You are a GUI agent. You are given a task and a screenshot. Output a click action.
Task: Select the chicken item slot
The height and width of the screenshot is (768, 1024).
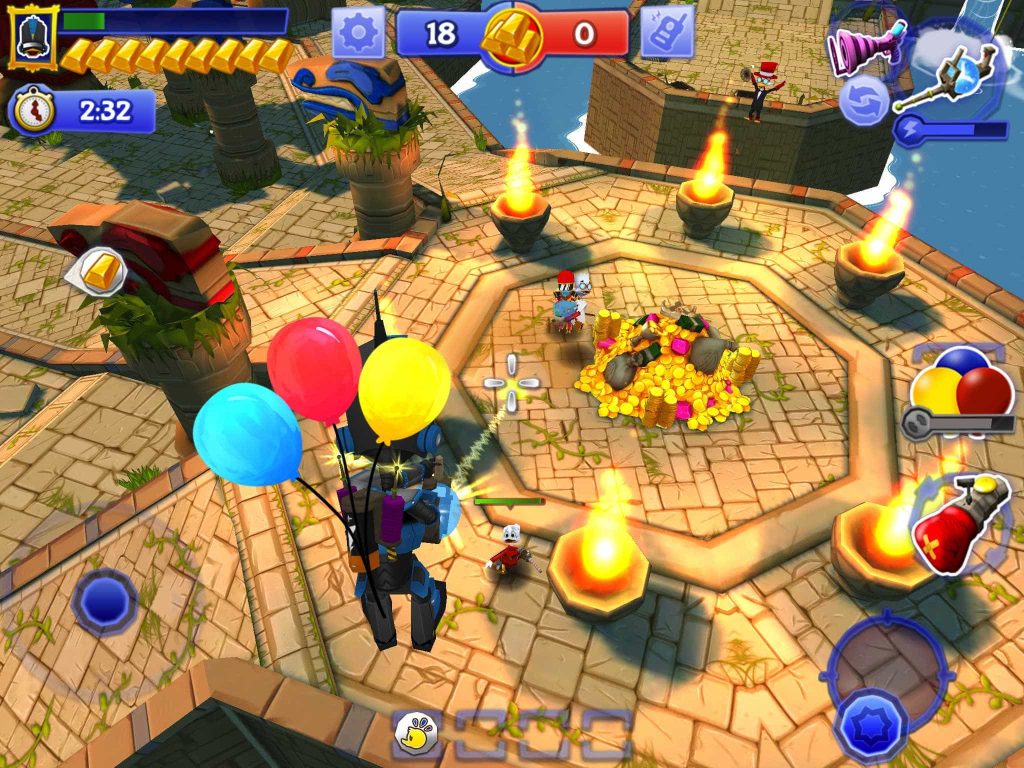tap(417, 734)
